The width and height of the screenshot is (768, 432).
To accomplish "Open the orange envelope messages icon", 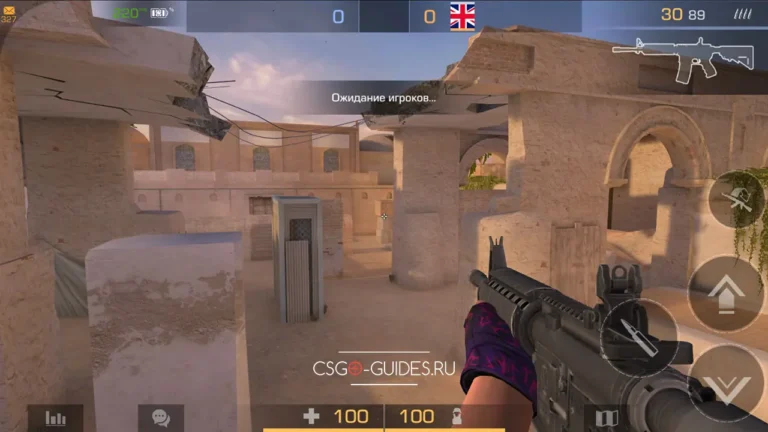I will (7, 7).
